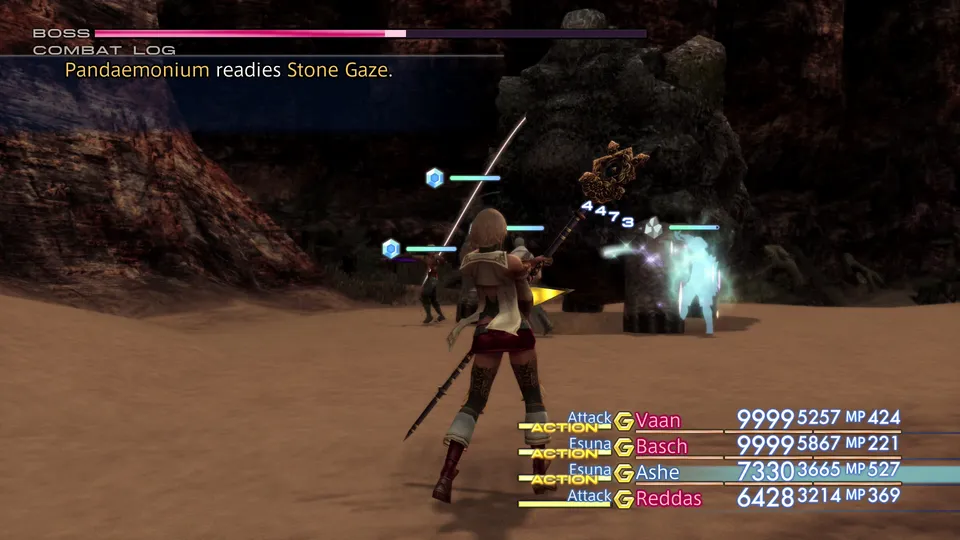
Task: Click the gambit G icon beside Reddas
Action: point(624,498)
